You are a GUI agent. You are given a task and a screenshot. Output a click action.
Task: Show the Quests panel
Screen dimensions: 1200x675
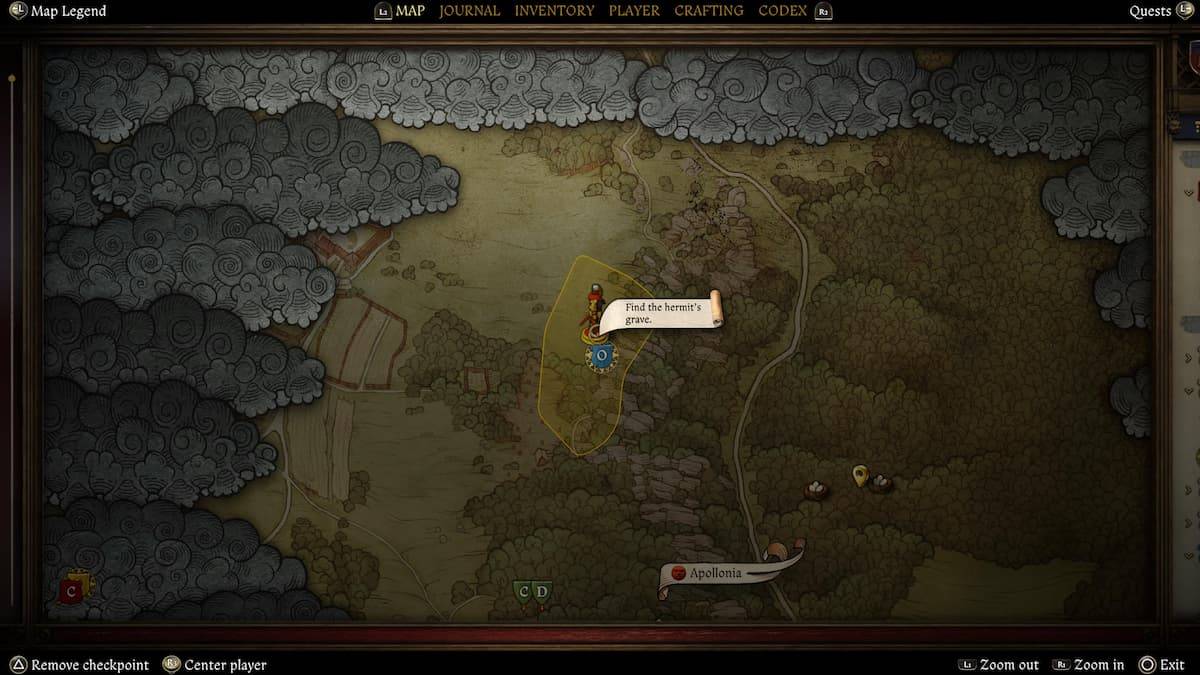[1150, 11]
